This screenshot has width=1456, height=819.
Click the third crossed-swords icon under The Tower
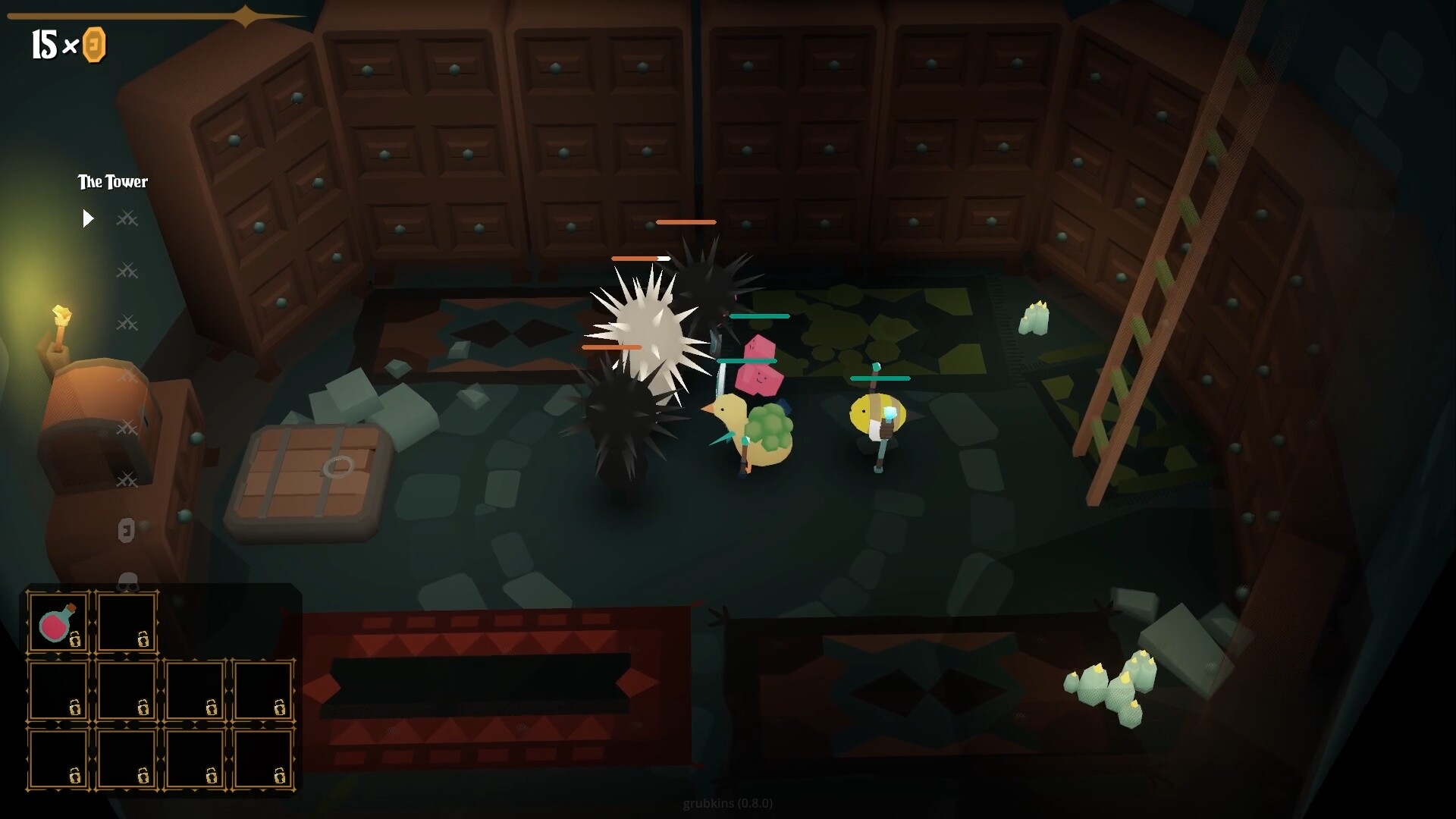click(x=127, y=322)
